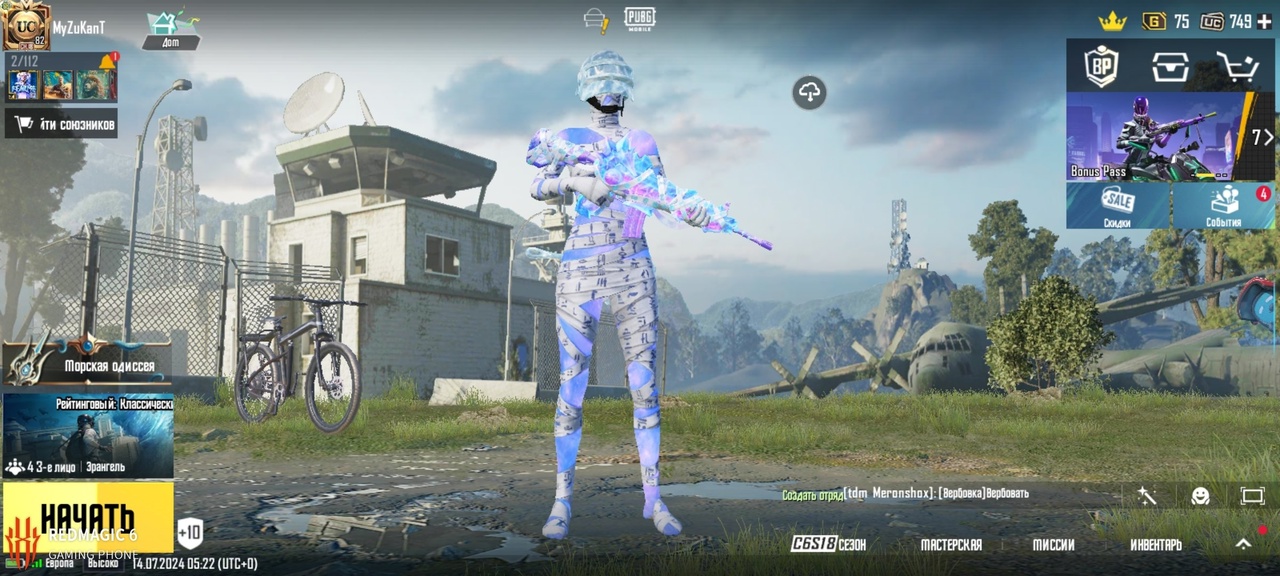Tap the cloud download icon
This screenshot has height=576, width=1280.
(810, 93)
